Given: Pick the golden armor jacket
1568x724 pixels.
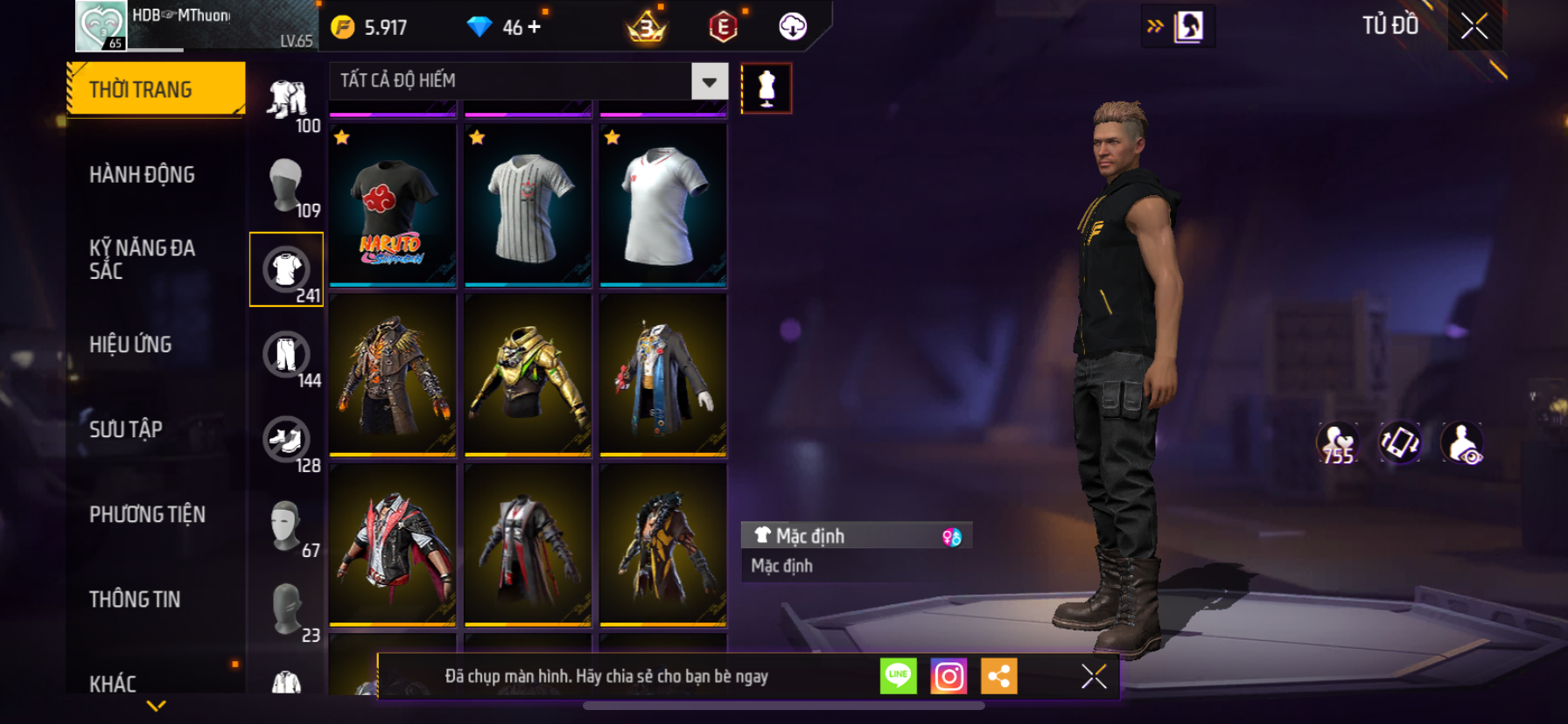Looking at the screenshot, I should [528, 376].
